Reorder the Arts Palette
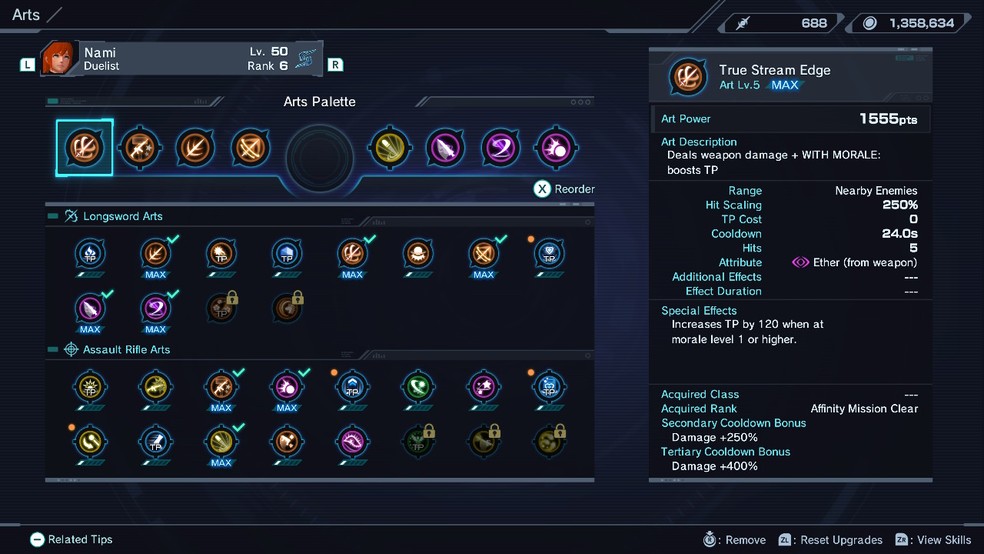Viewport: 984px width, 554px height. (x=564, y=189)
